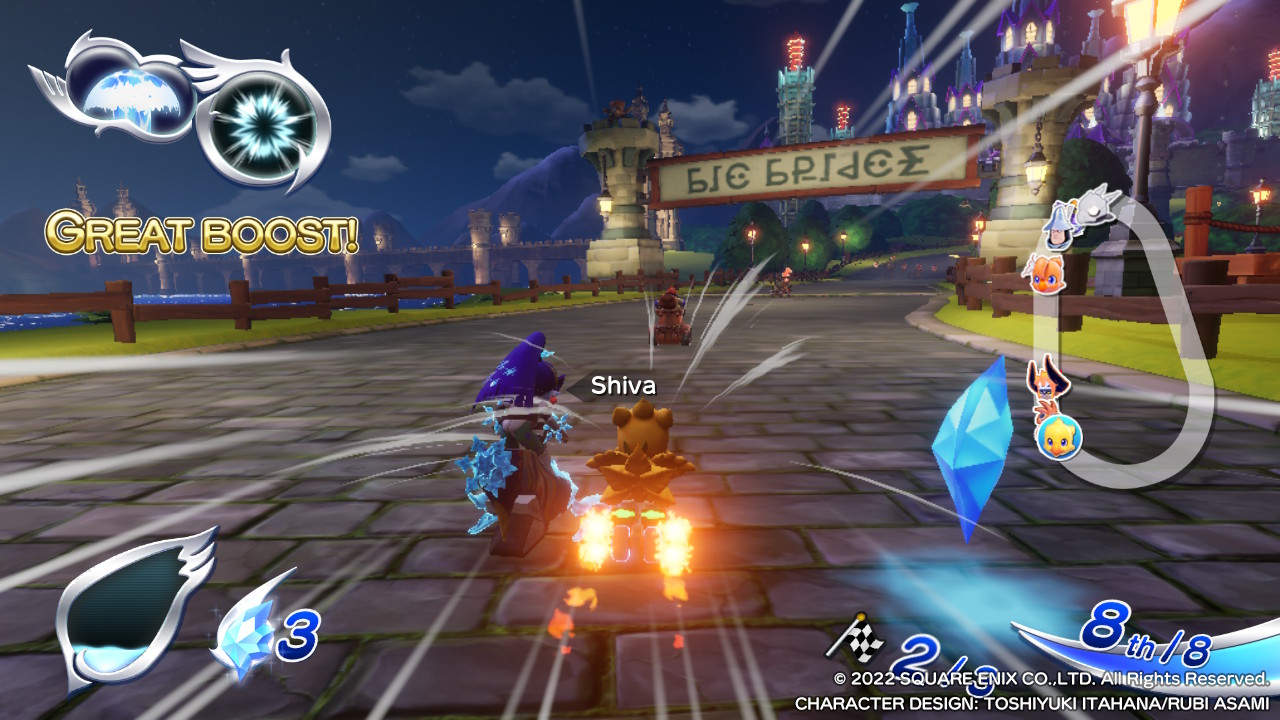
Task: Pick the orange chocobo racer marker
Action: 1045,272
